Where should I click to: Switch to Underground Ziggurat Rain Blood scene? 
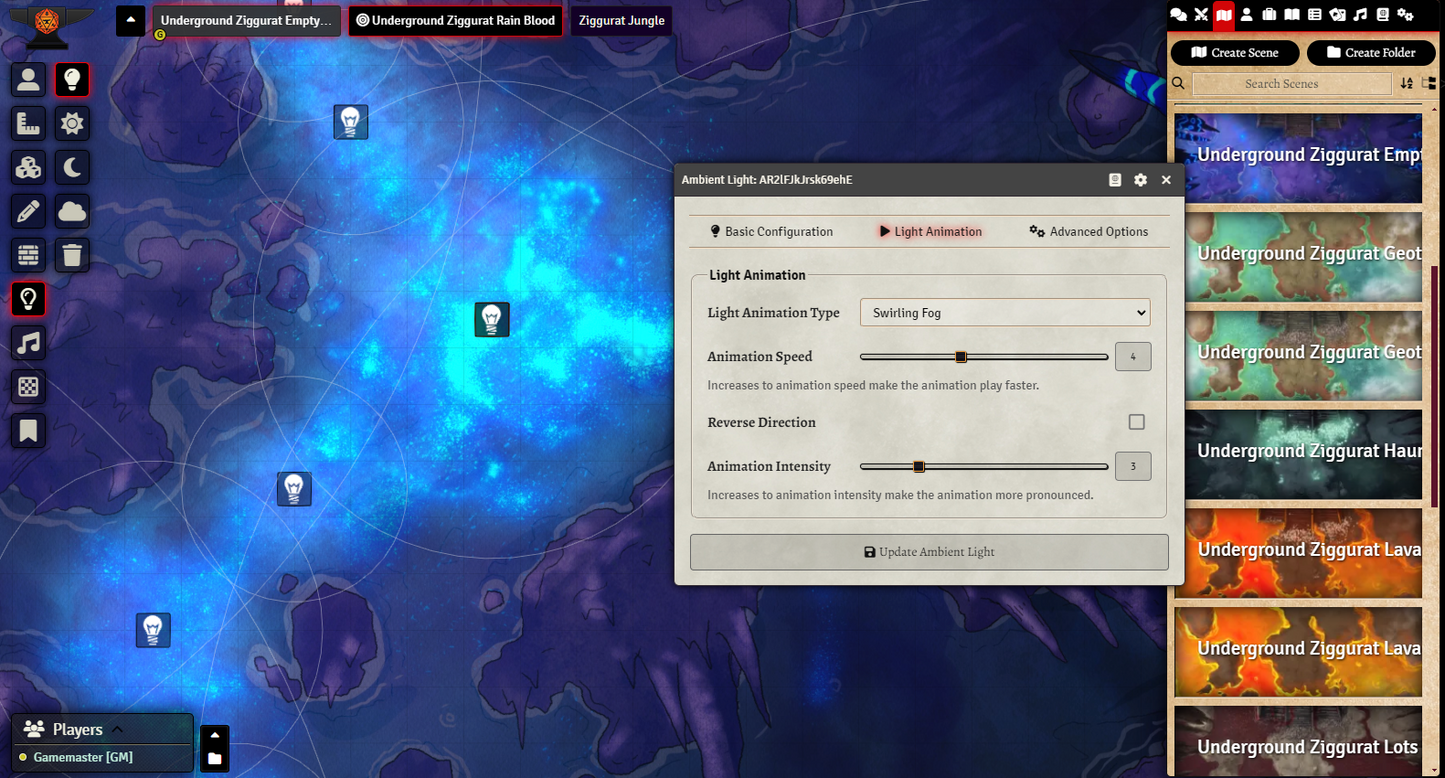[x=455, y=21]
